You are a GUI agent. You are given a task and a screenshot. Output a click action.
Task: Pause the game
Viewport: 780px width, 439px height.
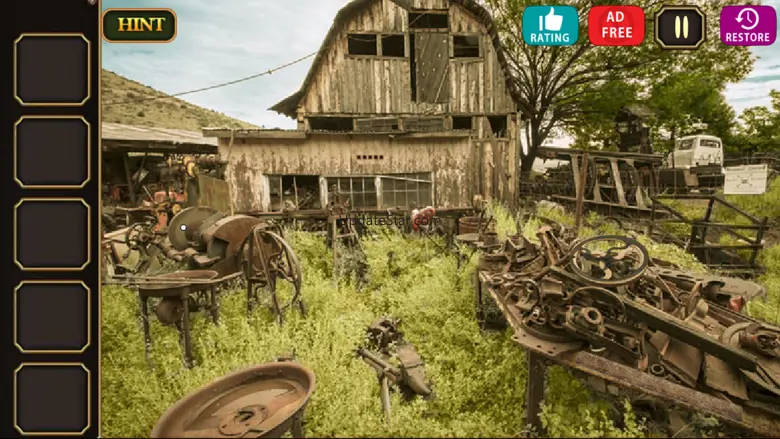pos(680,27)
